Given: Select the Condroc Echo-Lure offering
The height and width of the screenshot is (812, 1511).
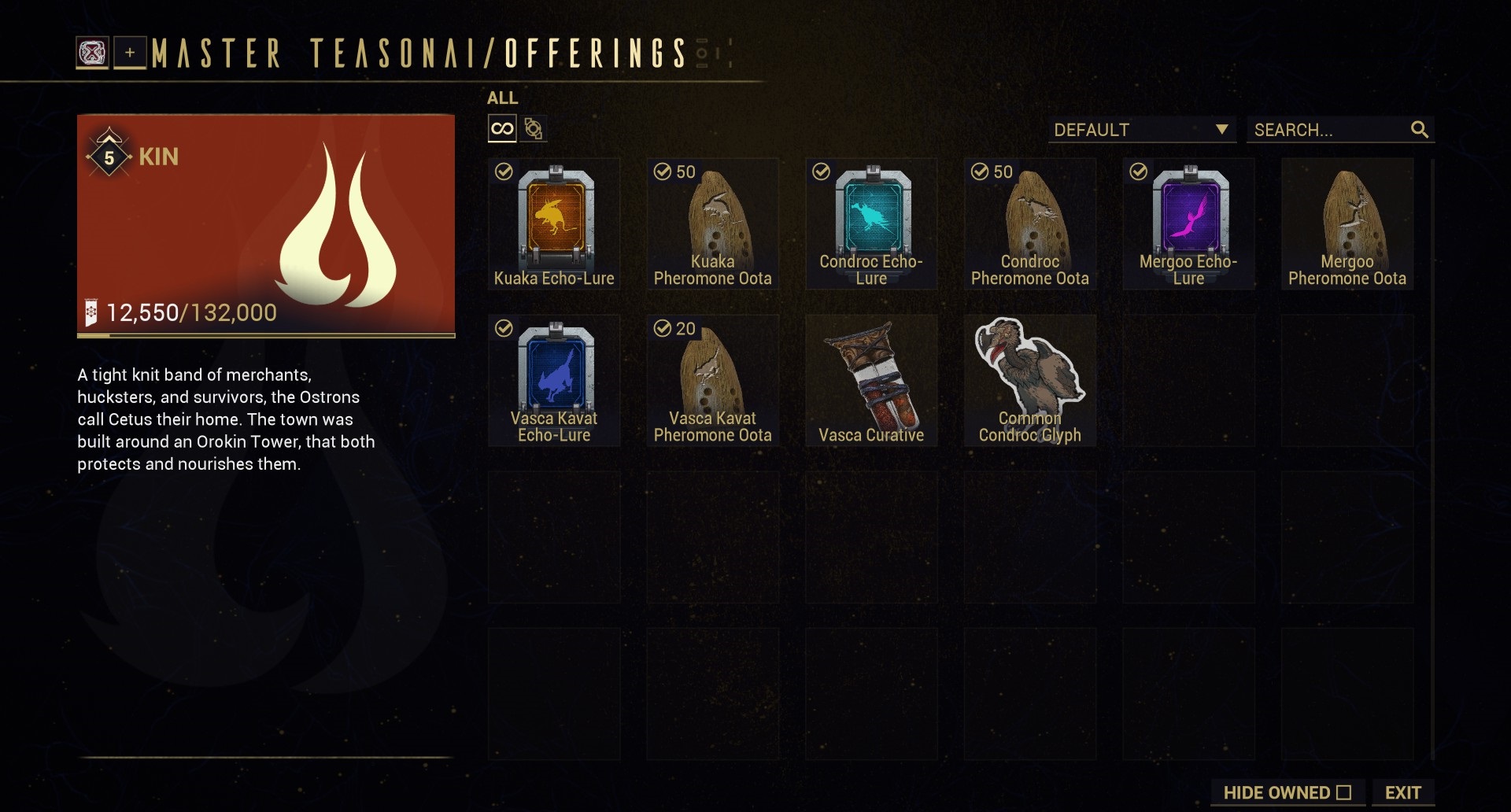Looking at the screenshot, I should (871, 224).
